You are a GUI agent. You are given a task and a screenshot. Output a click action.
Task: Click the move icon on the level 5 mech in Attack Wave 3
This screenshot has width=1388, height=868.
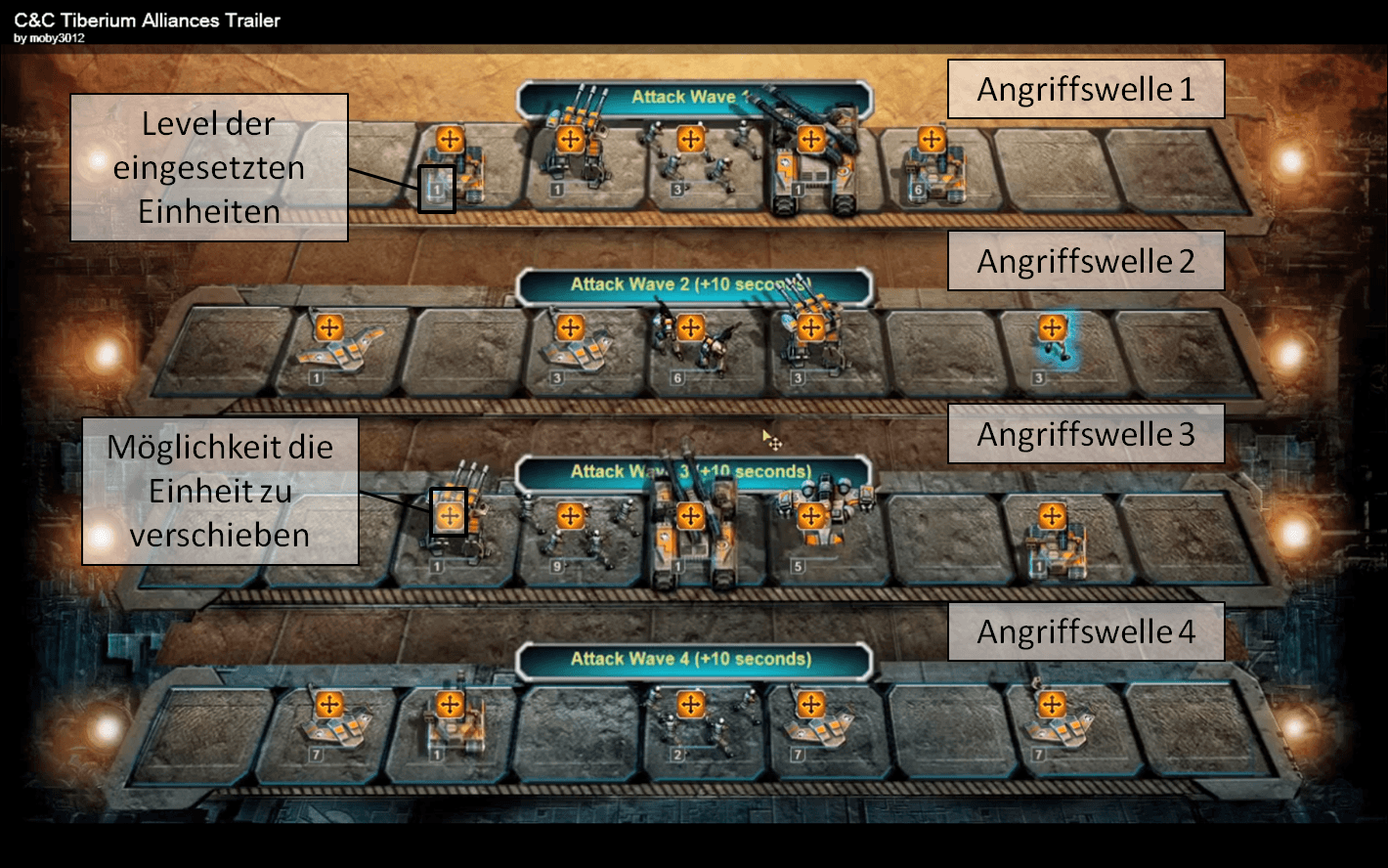pos(810,516)
